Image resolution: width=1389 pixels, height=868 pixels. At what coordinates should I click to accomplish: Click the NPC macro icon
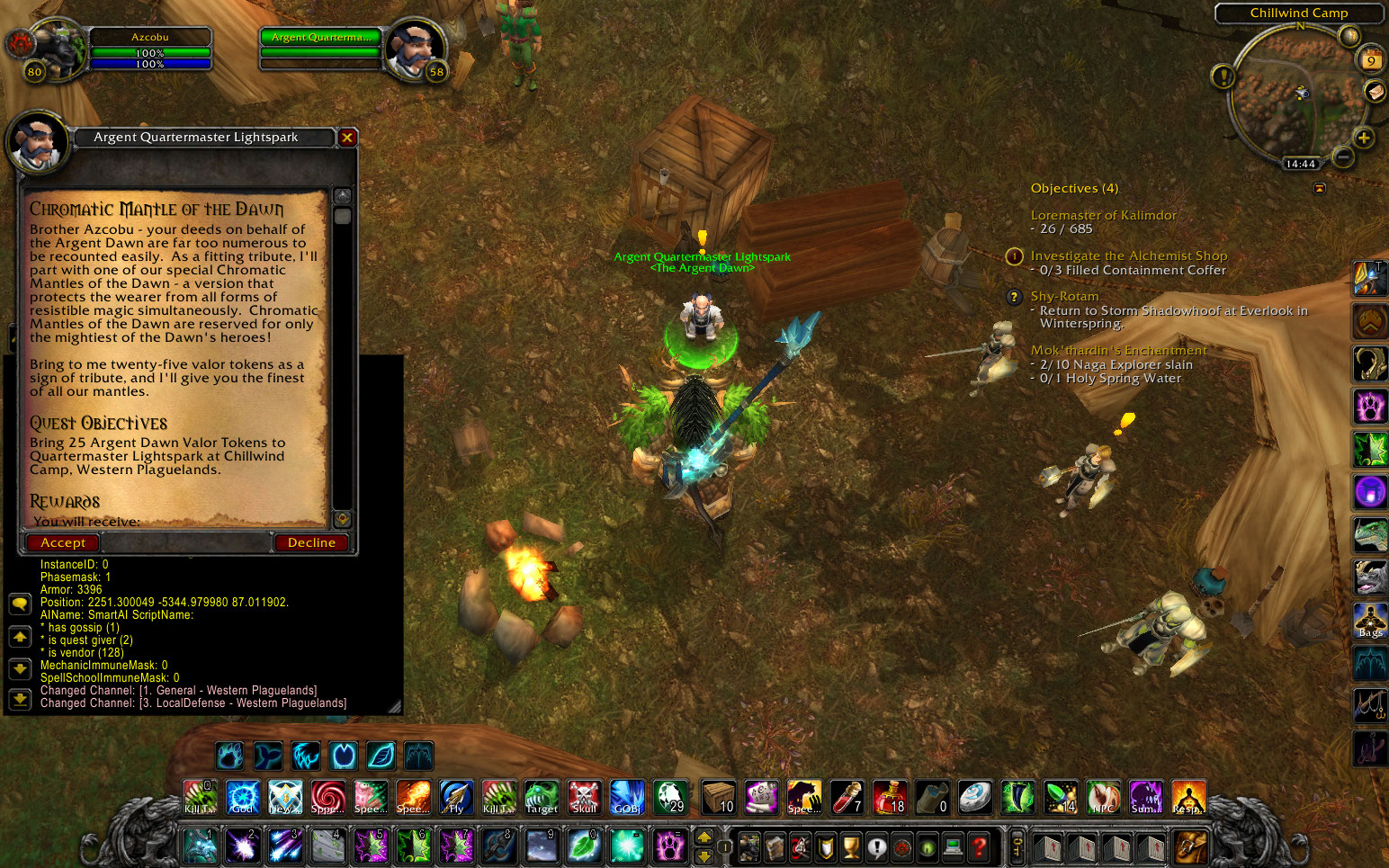pyautogui.click(x=1104, y=797)
